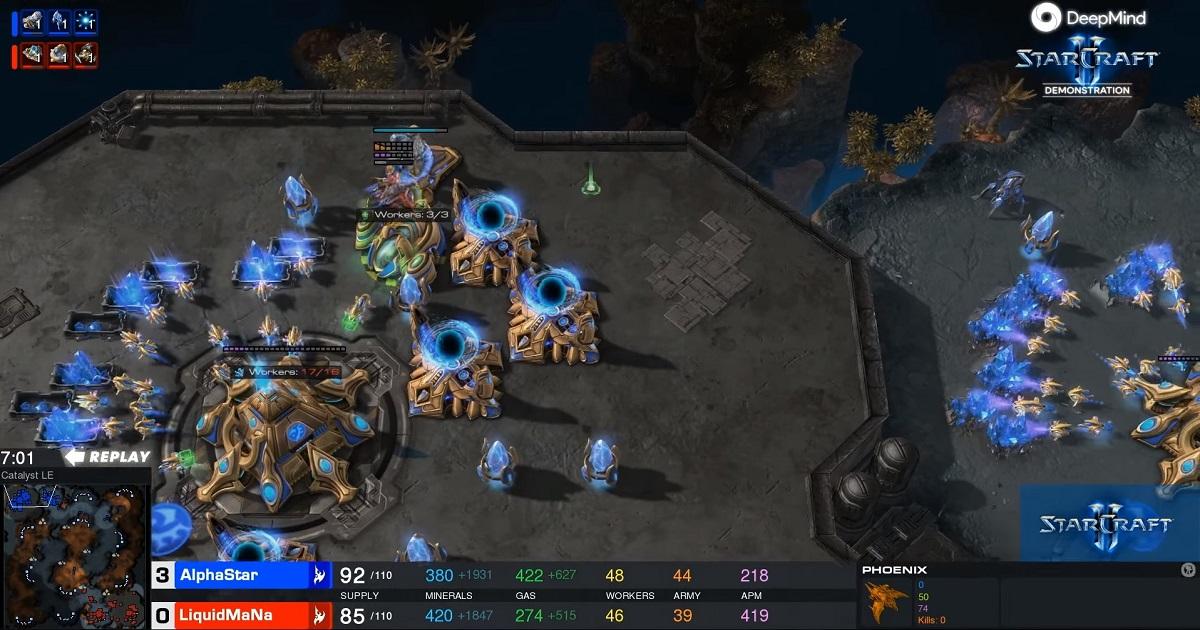Image resolution: width=1200 pixels, height=630 pixels.
Task: Select the AlphaStar player name bar
Action: (240, 575)
